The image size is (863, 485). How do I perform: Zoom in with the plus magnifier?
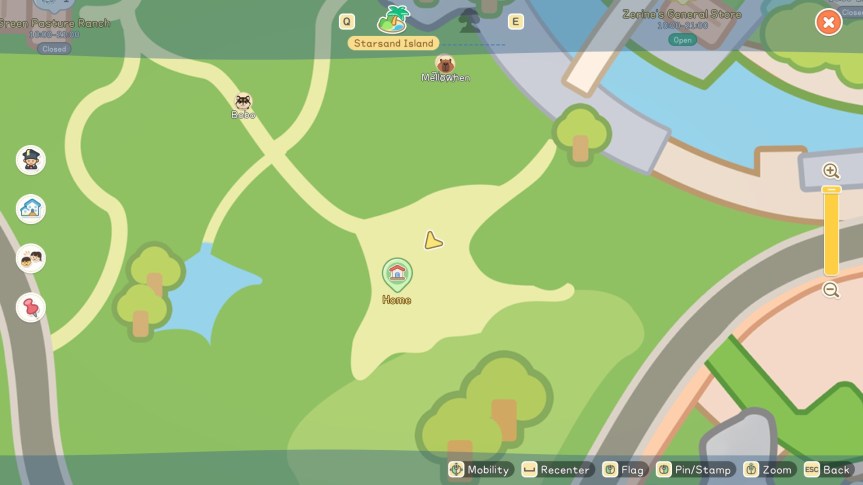pos(831,171)
